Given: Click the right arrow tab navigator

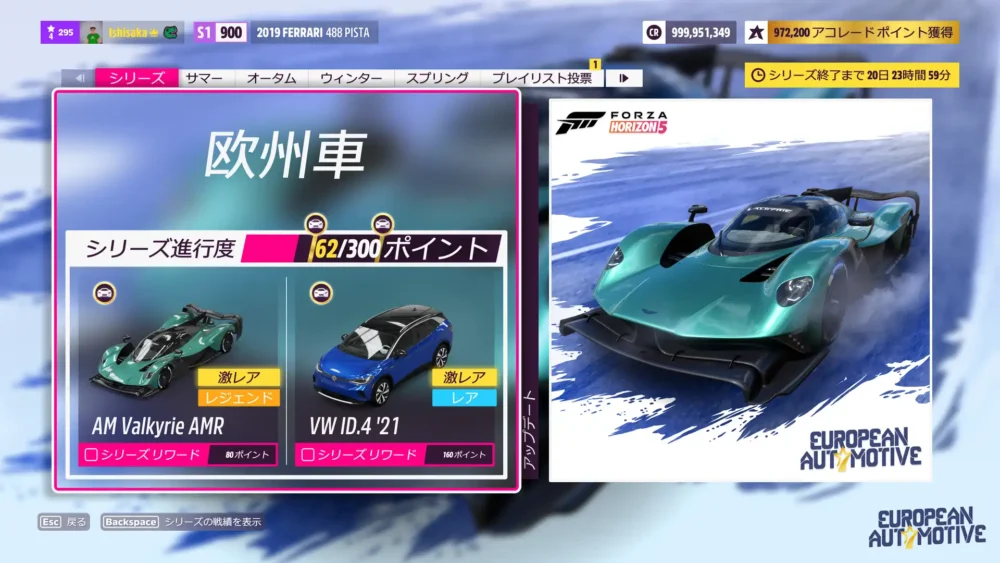Looking at the screenshot, I should [x=624, y=78].
